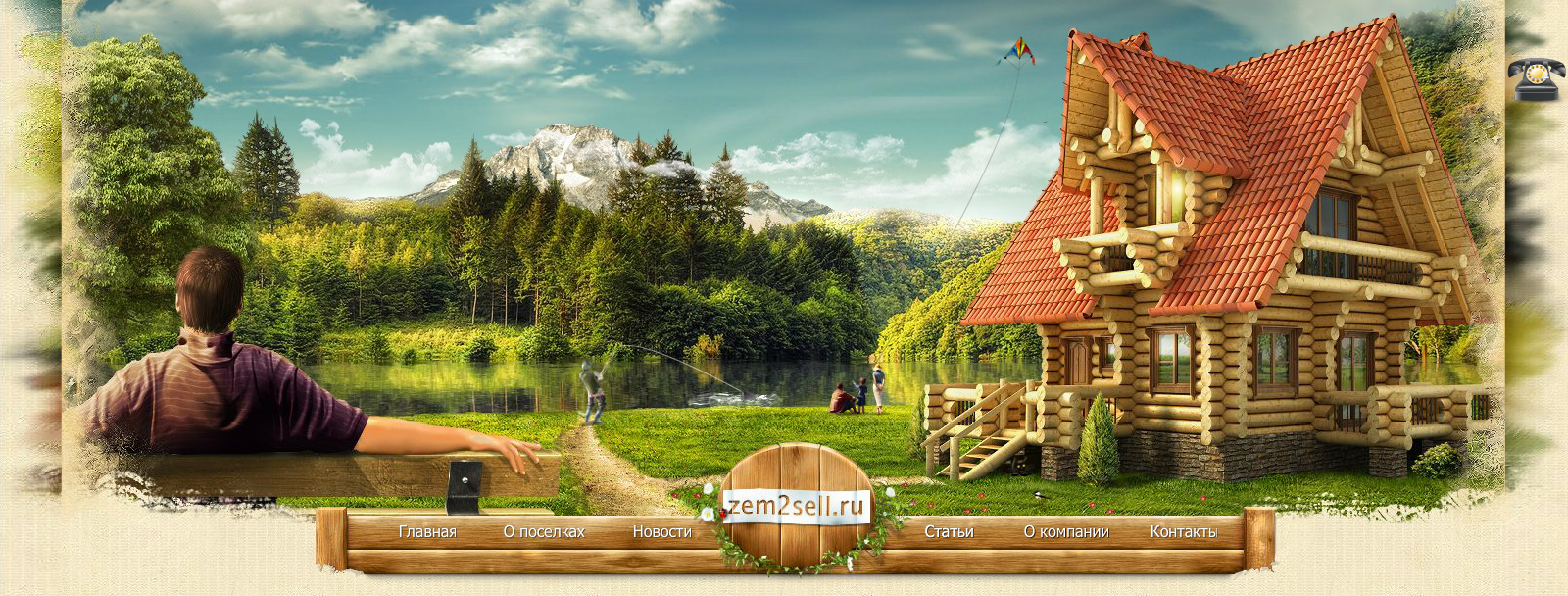
Task: Open the Контакты menu link
Action: (x=1183, y=532)
